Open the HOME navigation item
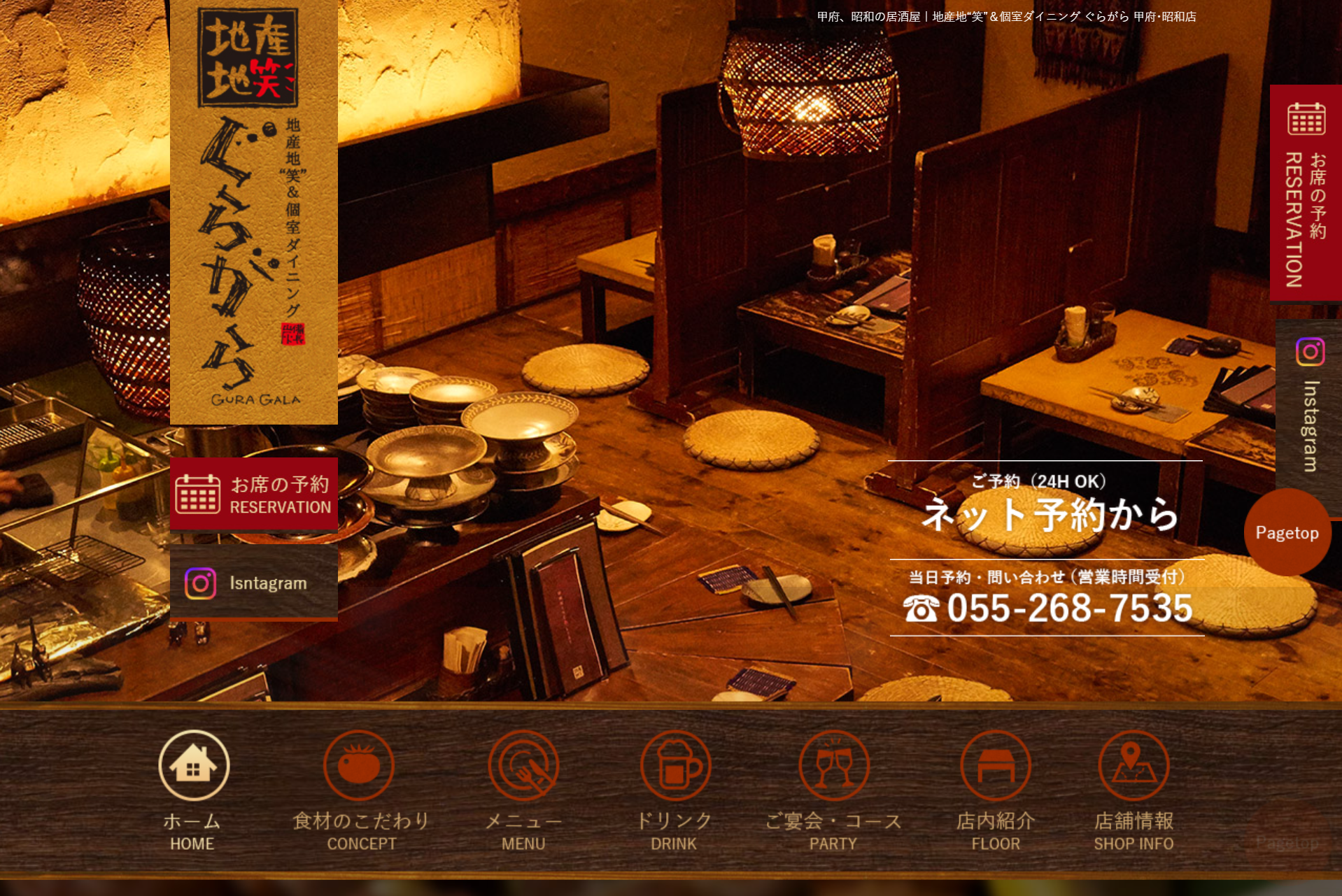This screenshot has height=896, width=1342. tap(193, 790)
